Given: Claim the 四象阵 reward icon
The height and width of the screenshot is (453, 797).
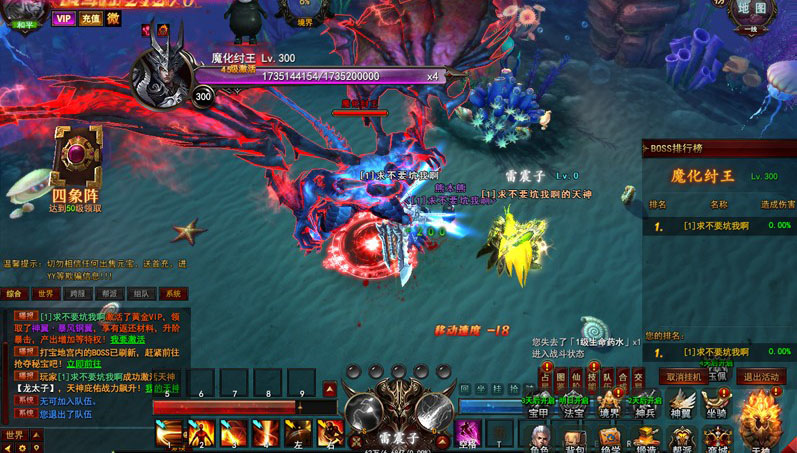Looking at the screenshot, I should 75,159.
